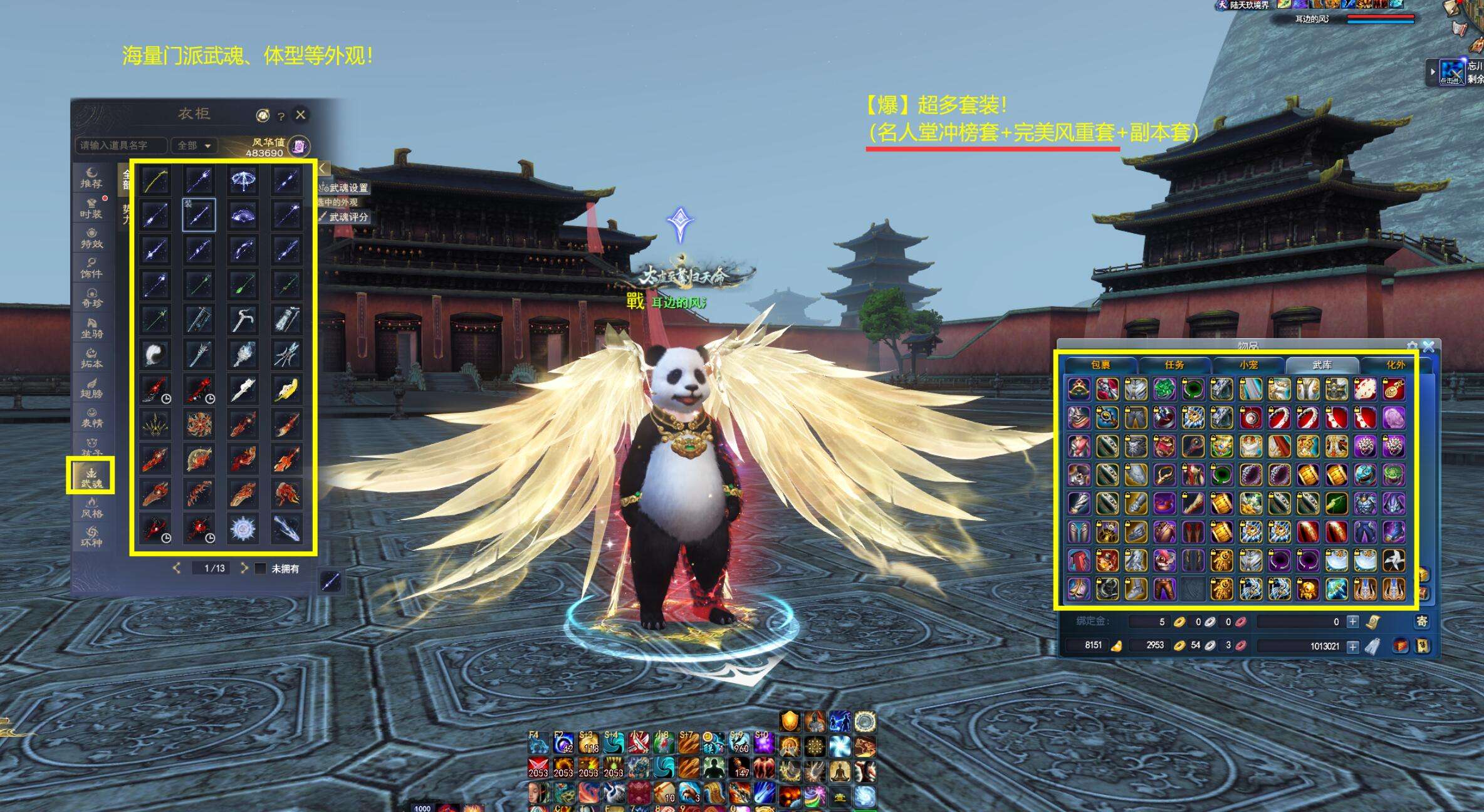The image size is (1484, 812).
Task: Go to the next wardrobe page arrow
Action: click(x=244, y=568)
